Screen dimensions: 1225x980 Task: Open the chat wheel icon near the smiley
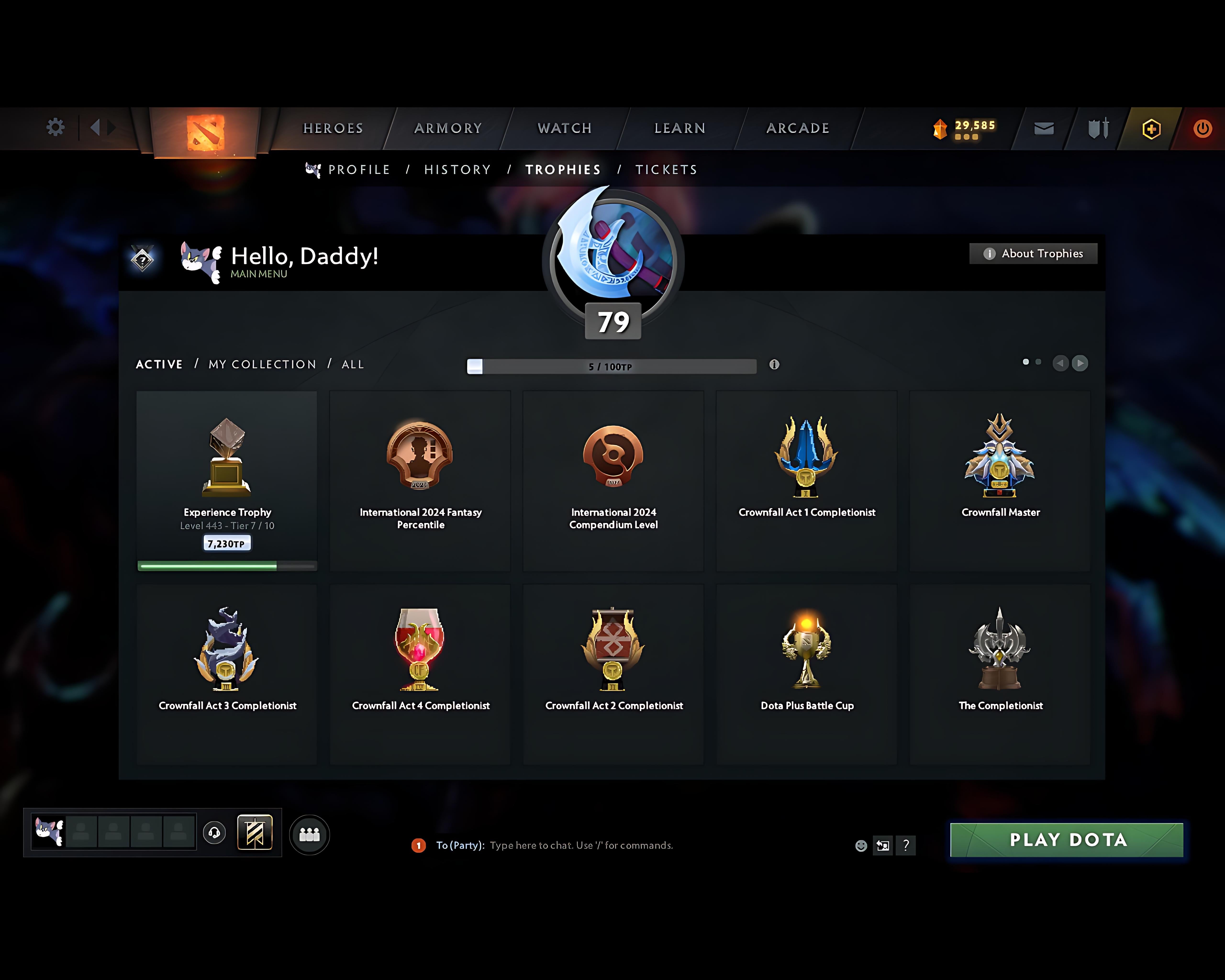pyautogui.click(x=883, y=845)
